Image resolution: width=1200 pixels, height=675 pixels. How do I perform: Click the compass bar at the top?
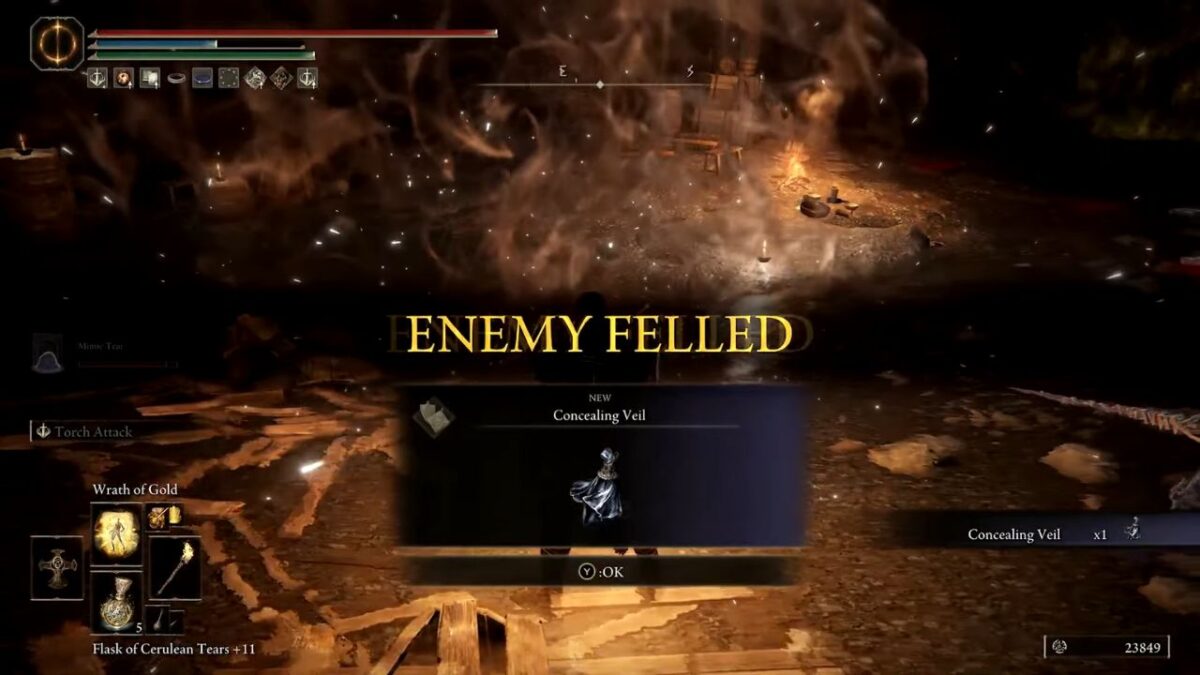click(600, 84)
